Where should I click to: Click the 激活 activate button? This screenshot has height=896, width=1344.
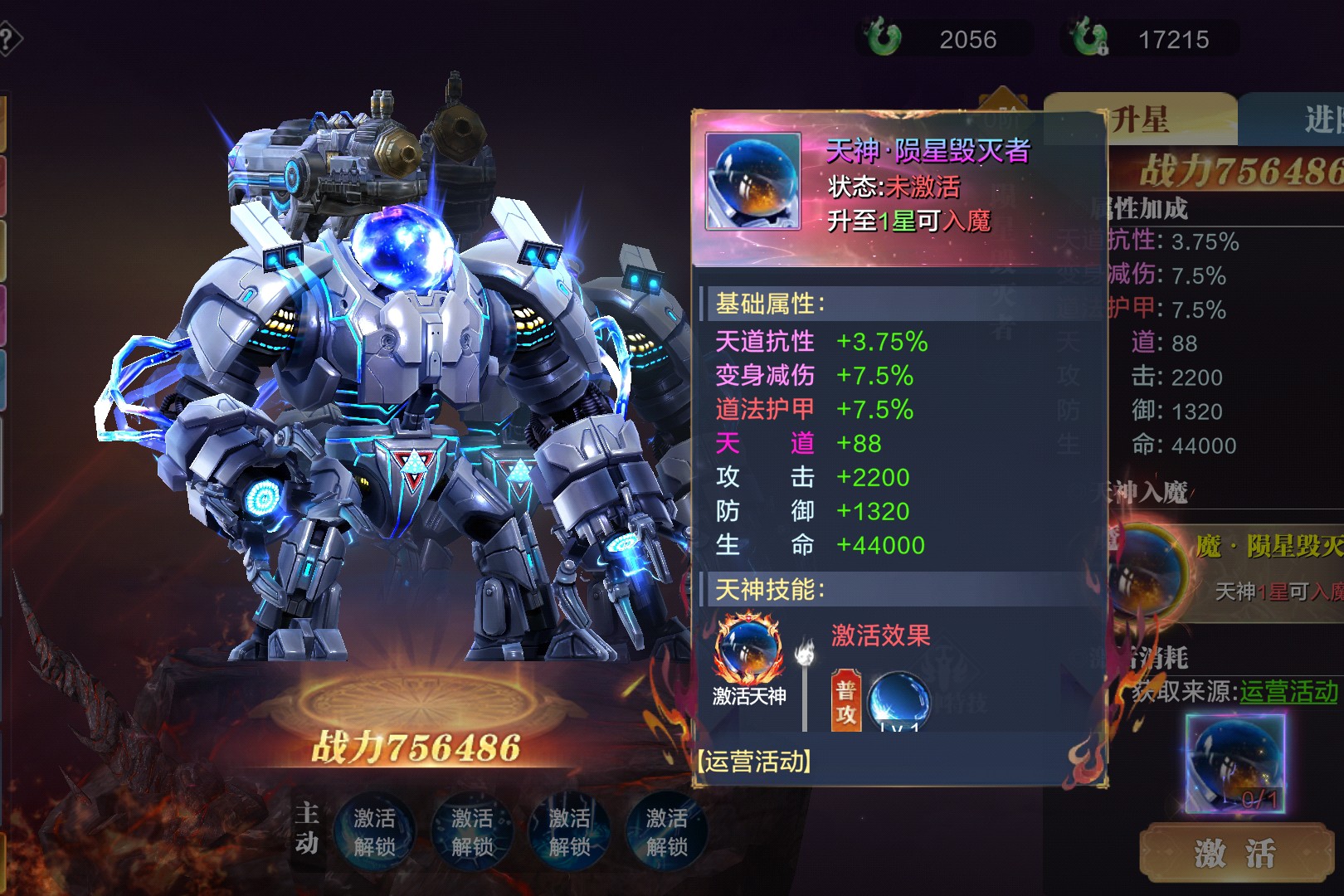1235,852
